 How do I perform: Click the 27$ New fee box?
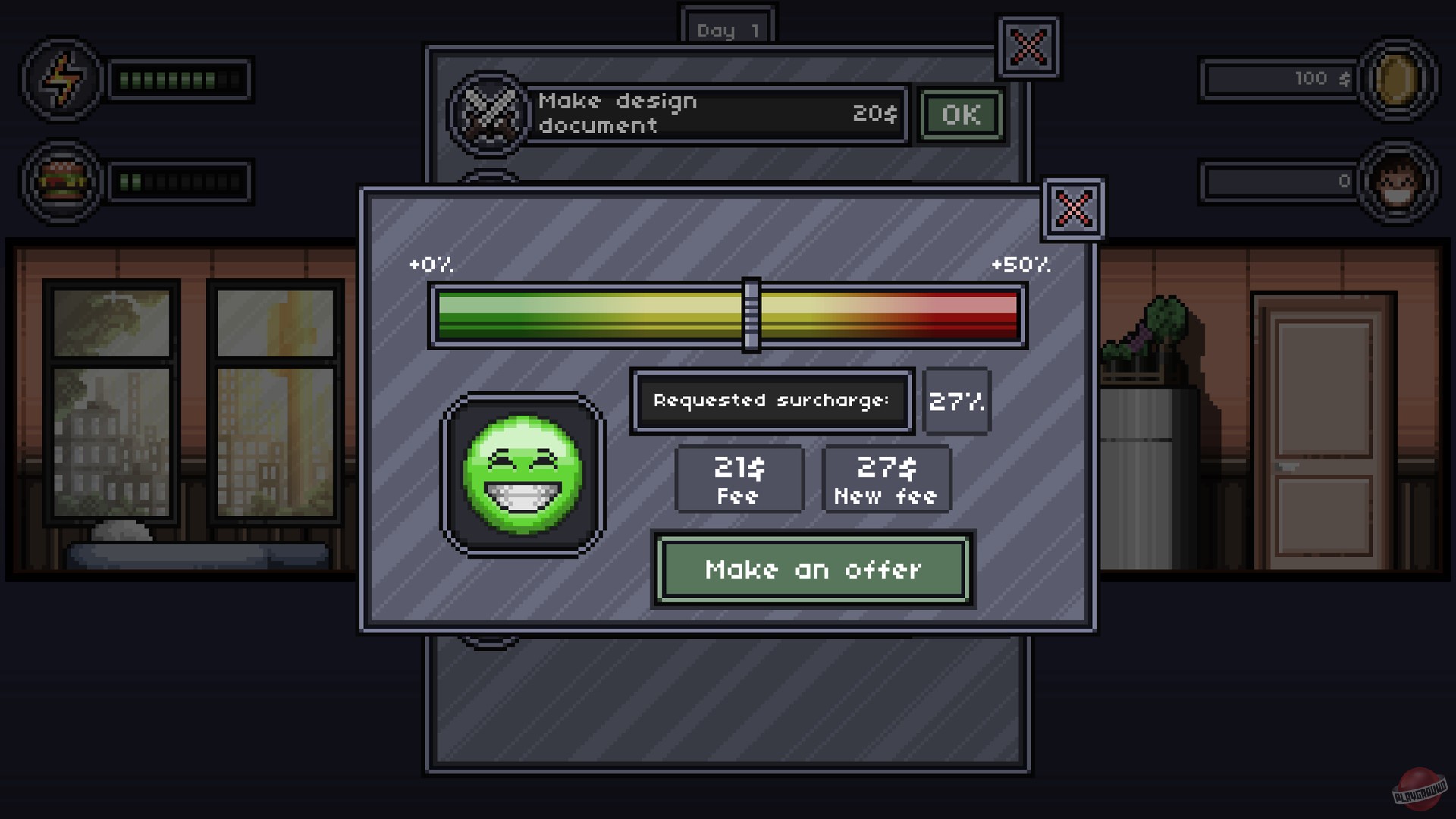point(886,479)
